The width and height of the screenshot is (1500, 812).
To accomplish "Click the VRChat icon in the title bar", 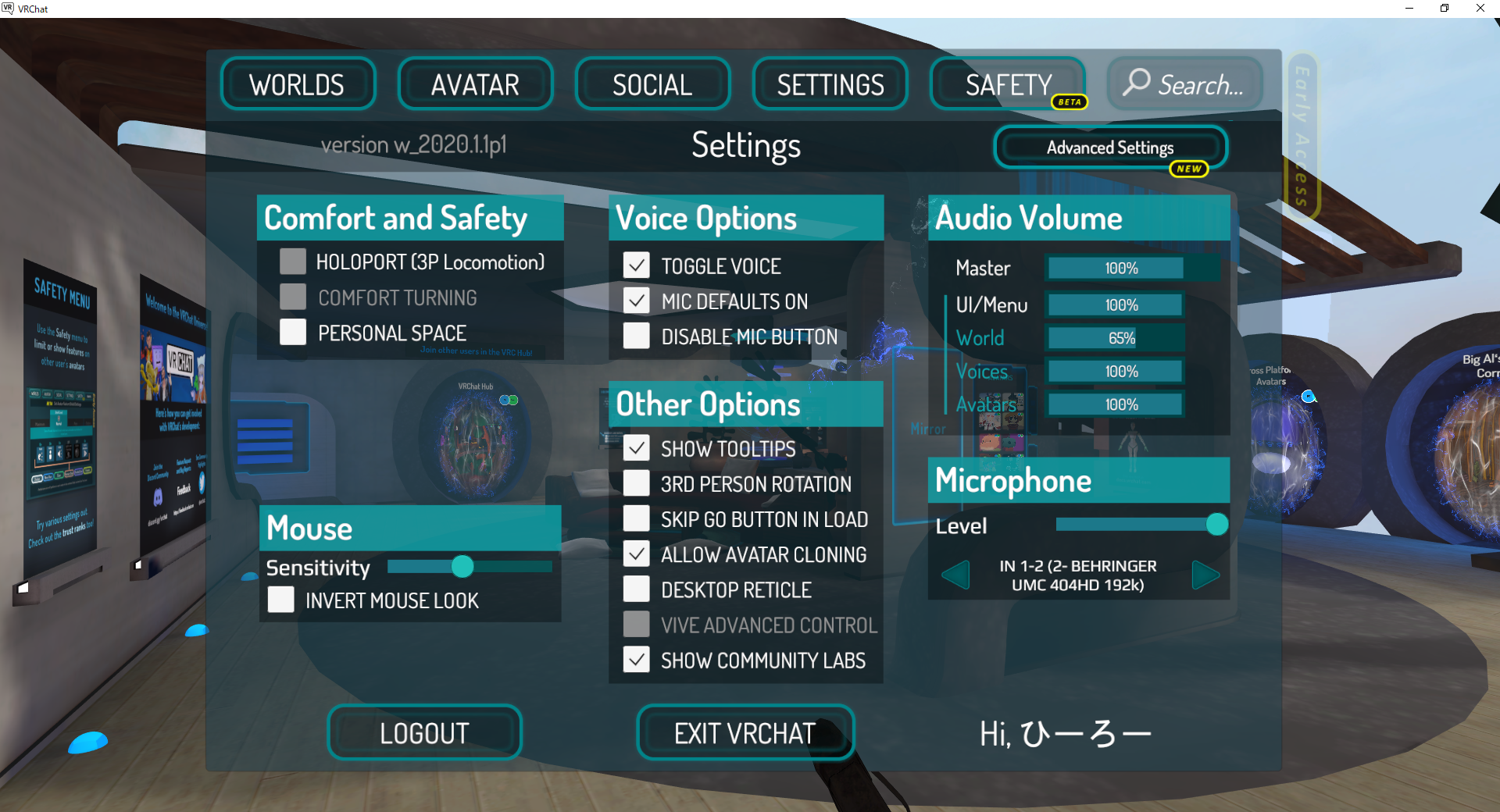I will [10, 9].
